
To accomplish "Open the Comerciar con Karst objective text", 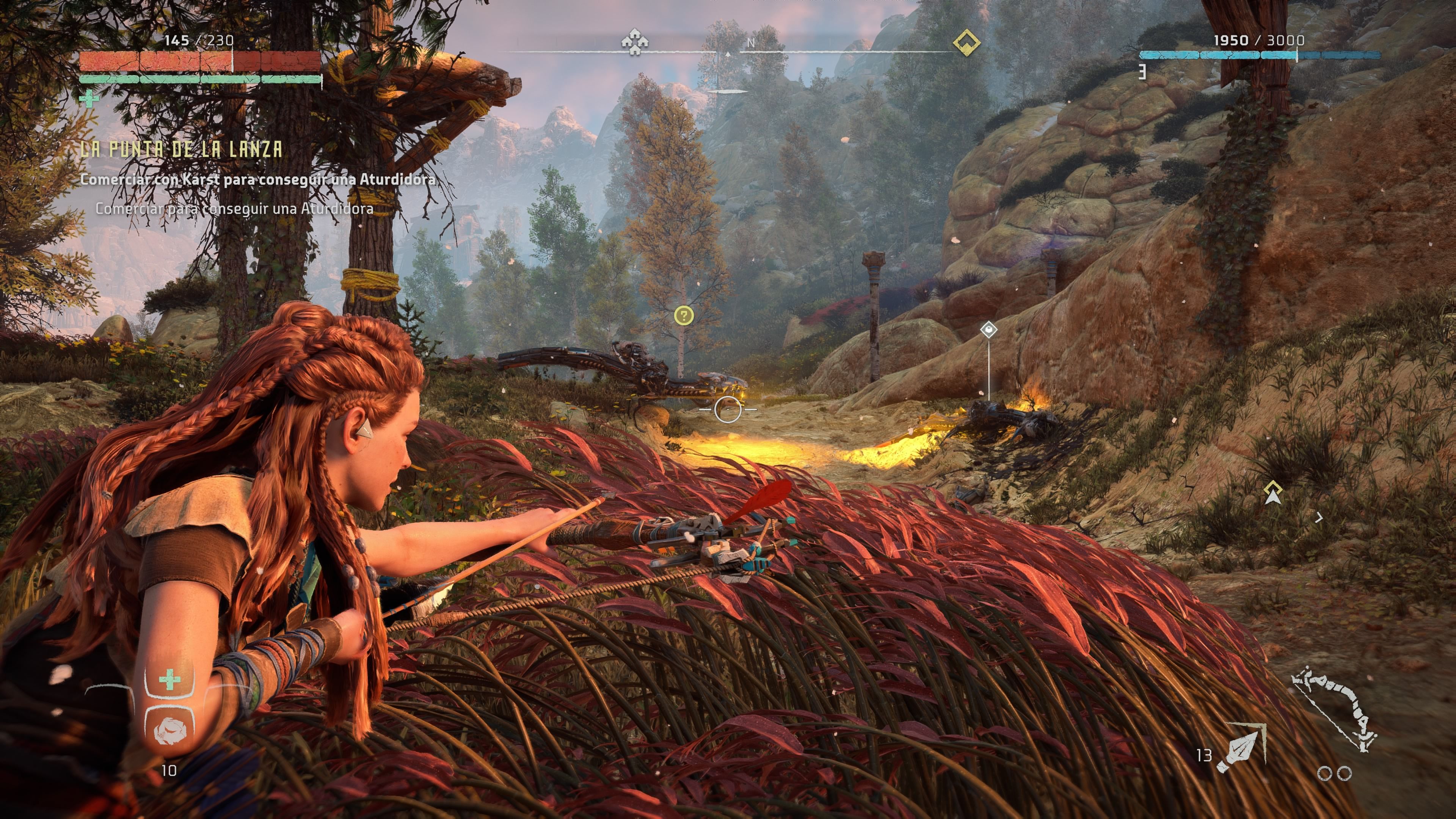I will click(x=258, y=180).
